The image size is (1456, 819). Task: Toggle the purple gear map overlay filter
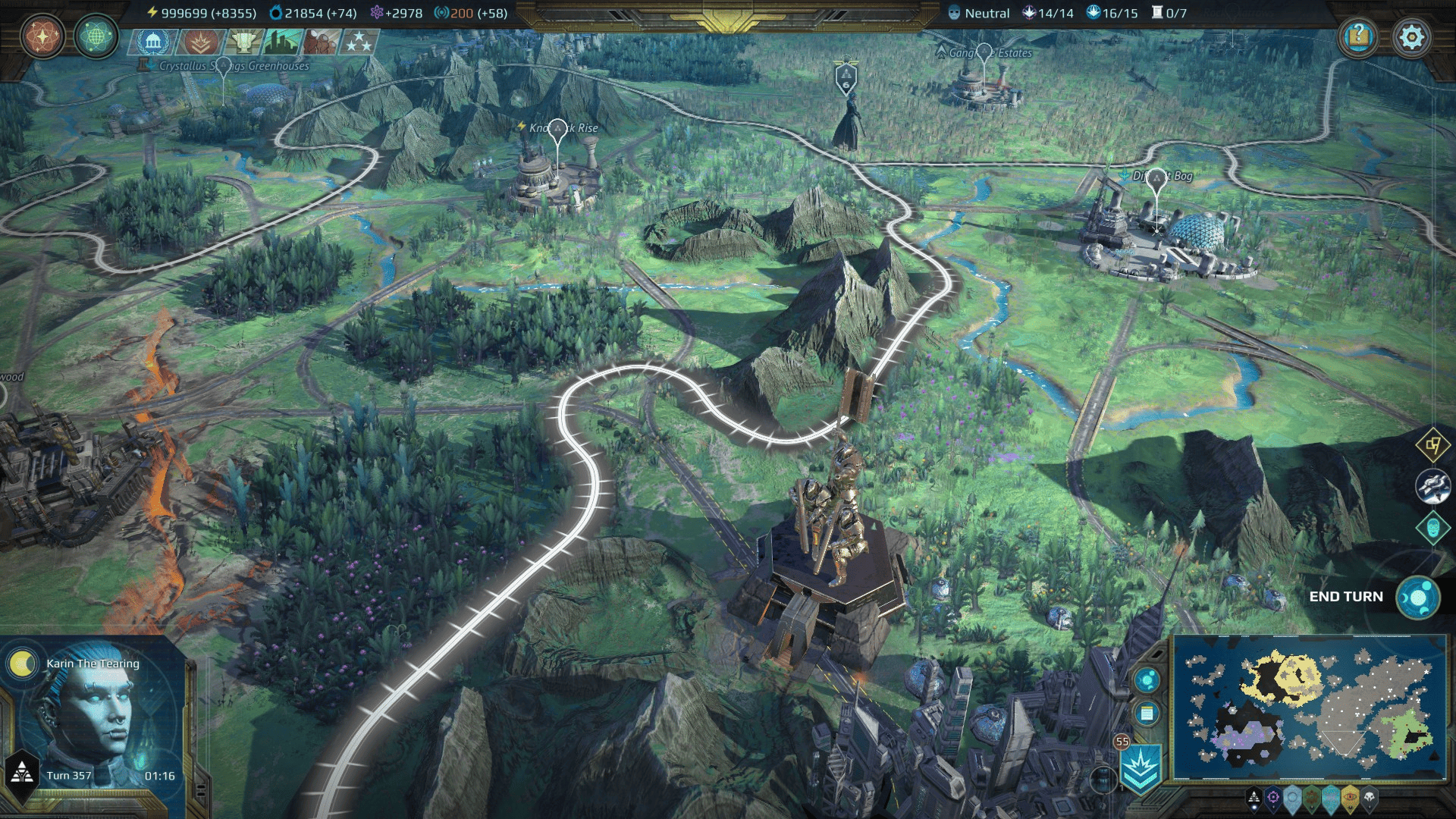pos(1273,798)
